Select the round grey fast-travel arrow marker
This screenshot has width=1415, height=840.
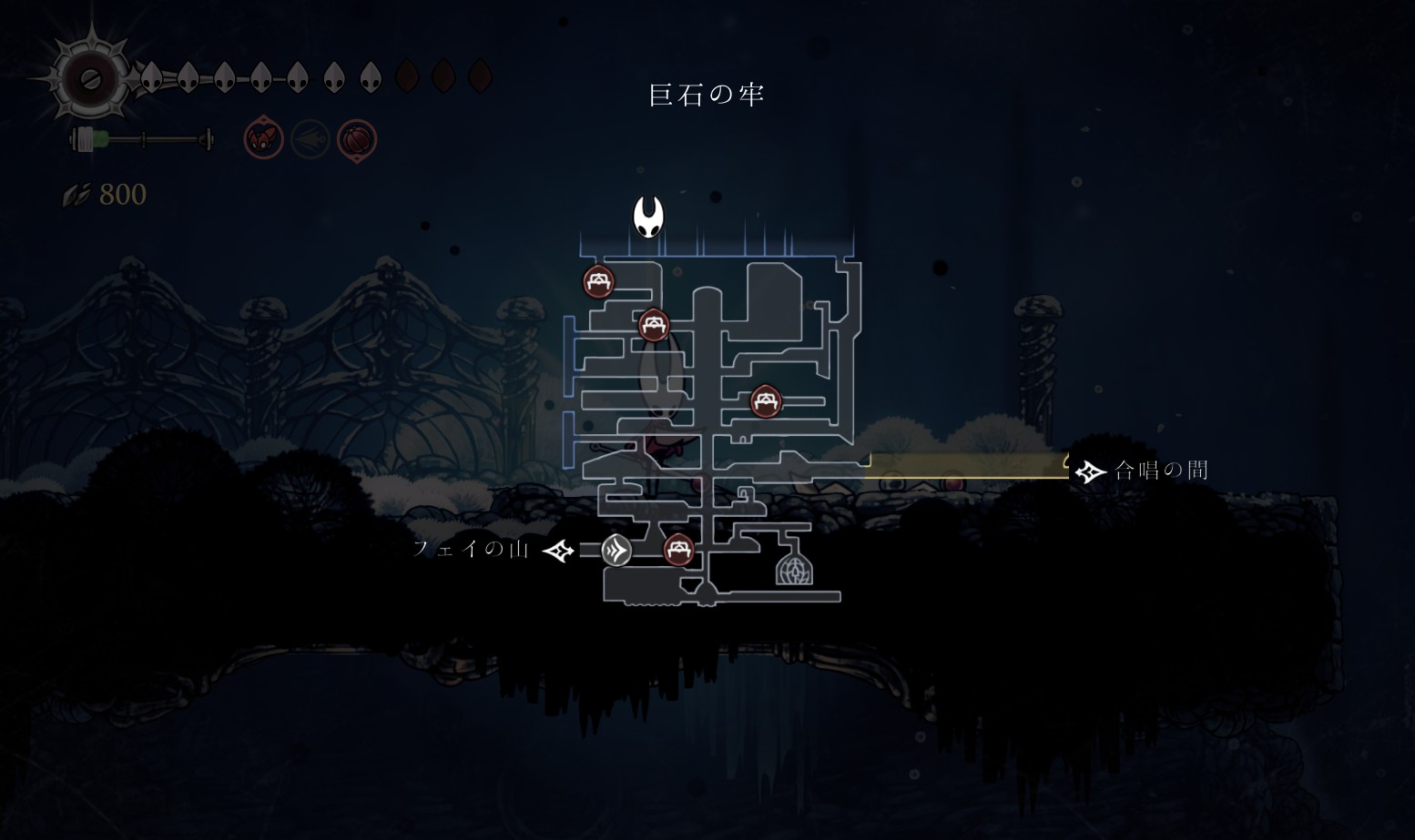pos(616,550)
